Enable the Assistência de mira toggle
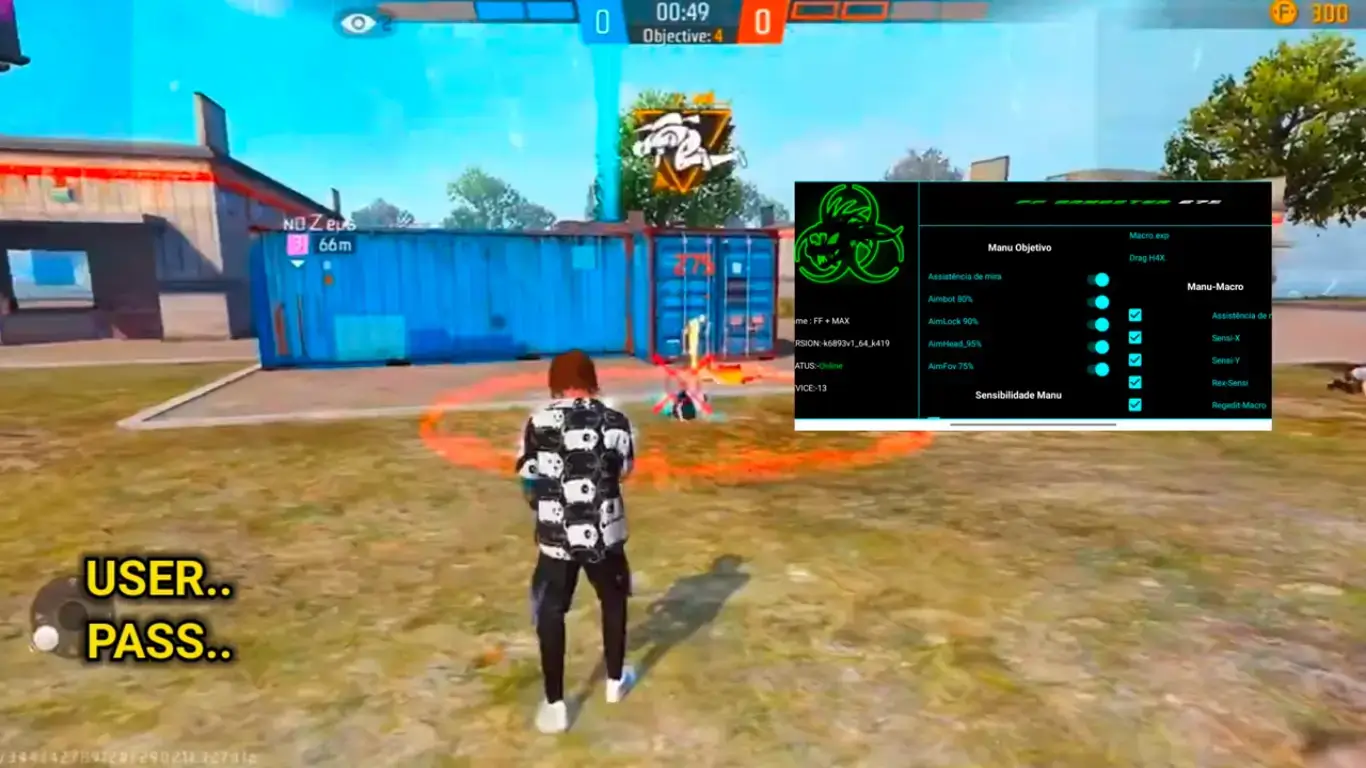This screenshot has height=768, width=1366. click(x=1100, y=281)
